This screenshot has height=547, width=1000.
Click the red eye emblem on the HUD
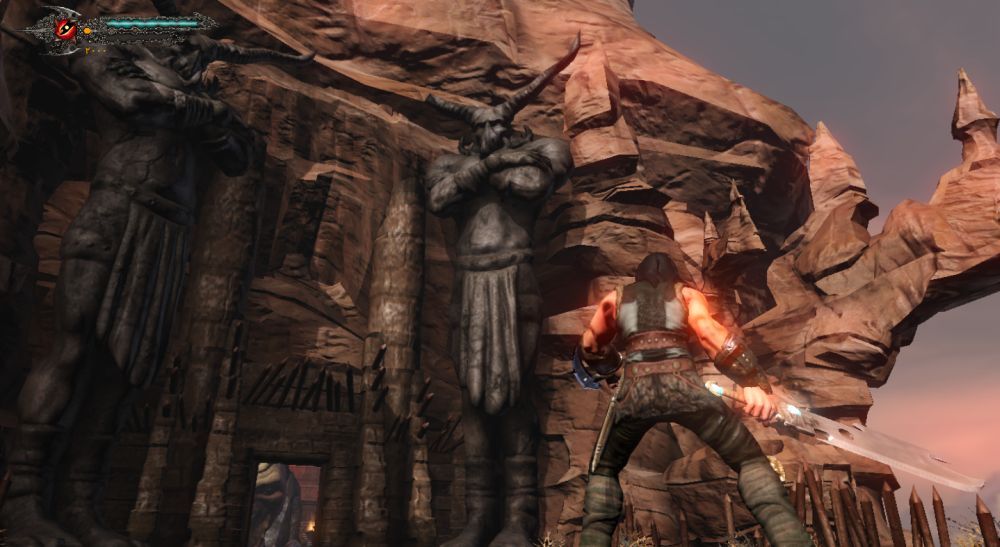point(66,29)
